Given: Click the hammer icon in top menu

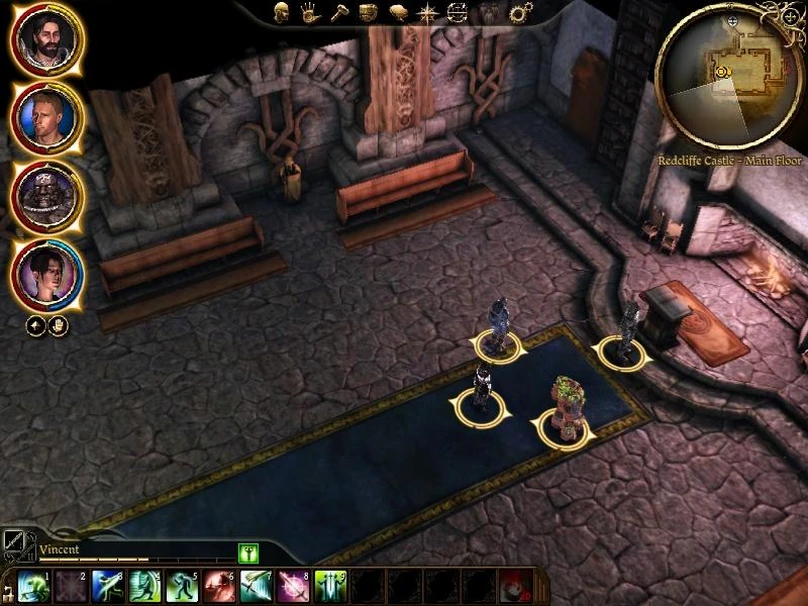Looking at the screenshot, I should point(340,13).
